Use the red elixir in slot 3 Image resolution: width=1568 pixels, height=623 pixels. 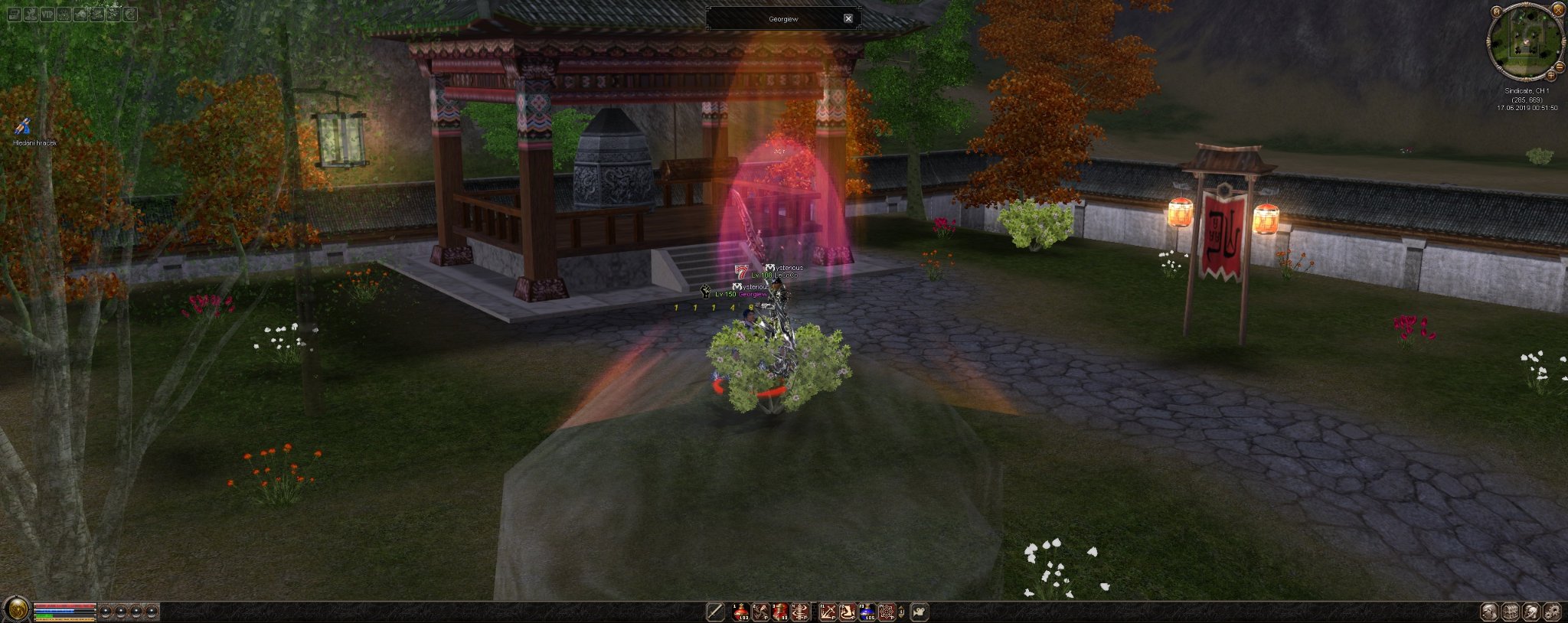click(x=780, y=612)
